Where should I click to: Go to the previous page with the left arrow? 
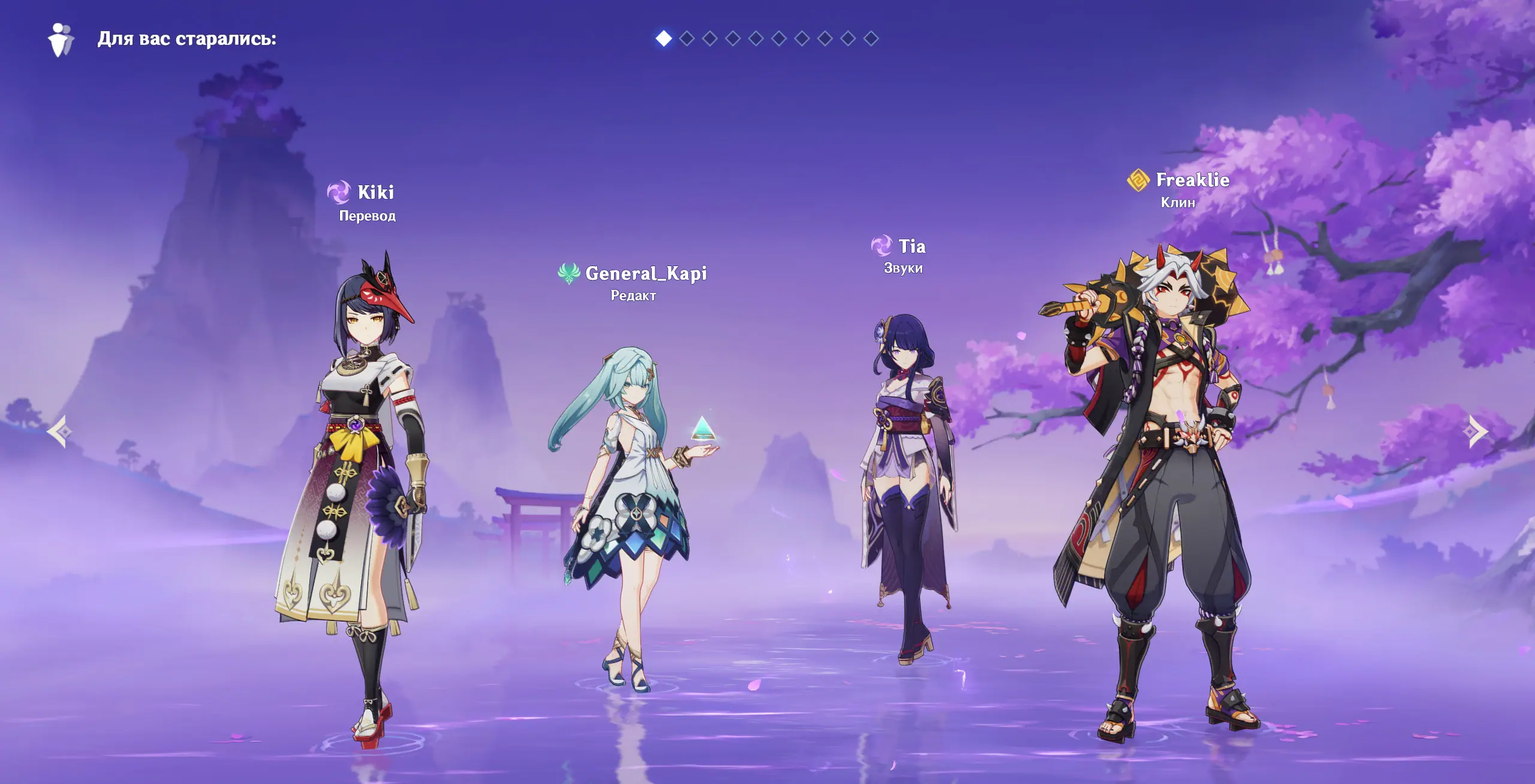click(59, 432)
